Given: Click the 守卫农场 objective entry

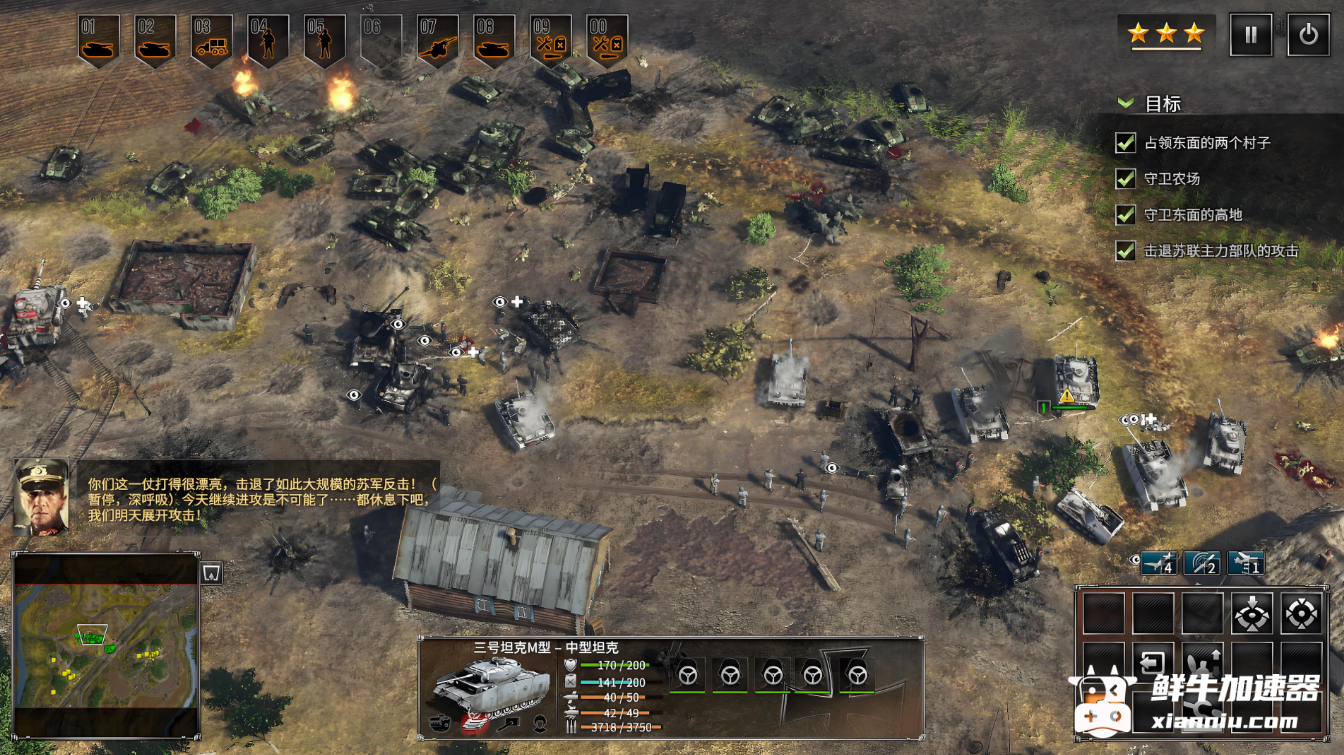Looking at the screenshot, I should click(x=1171, y=179).
